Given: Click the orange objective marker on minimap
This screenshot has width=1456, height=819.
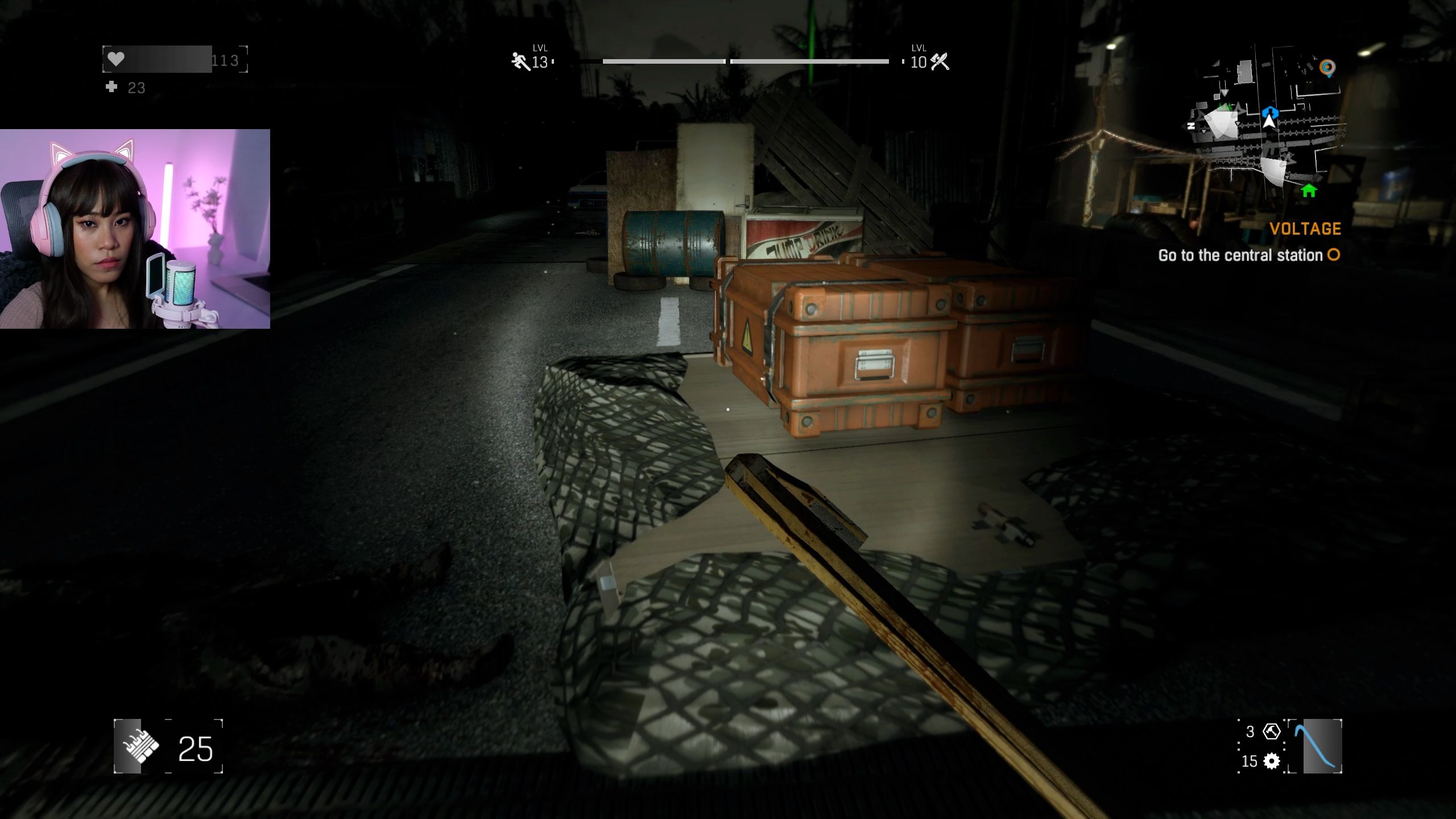Looking at the screenshot, I should 1327,68.
